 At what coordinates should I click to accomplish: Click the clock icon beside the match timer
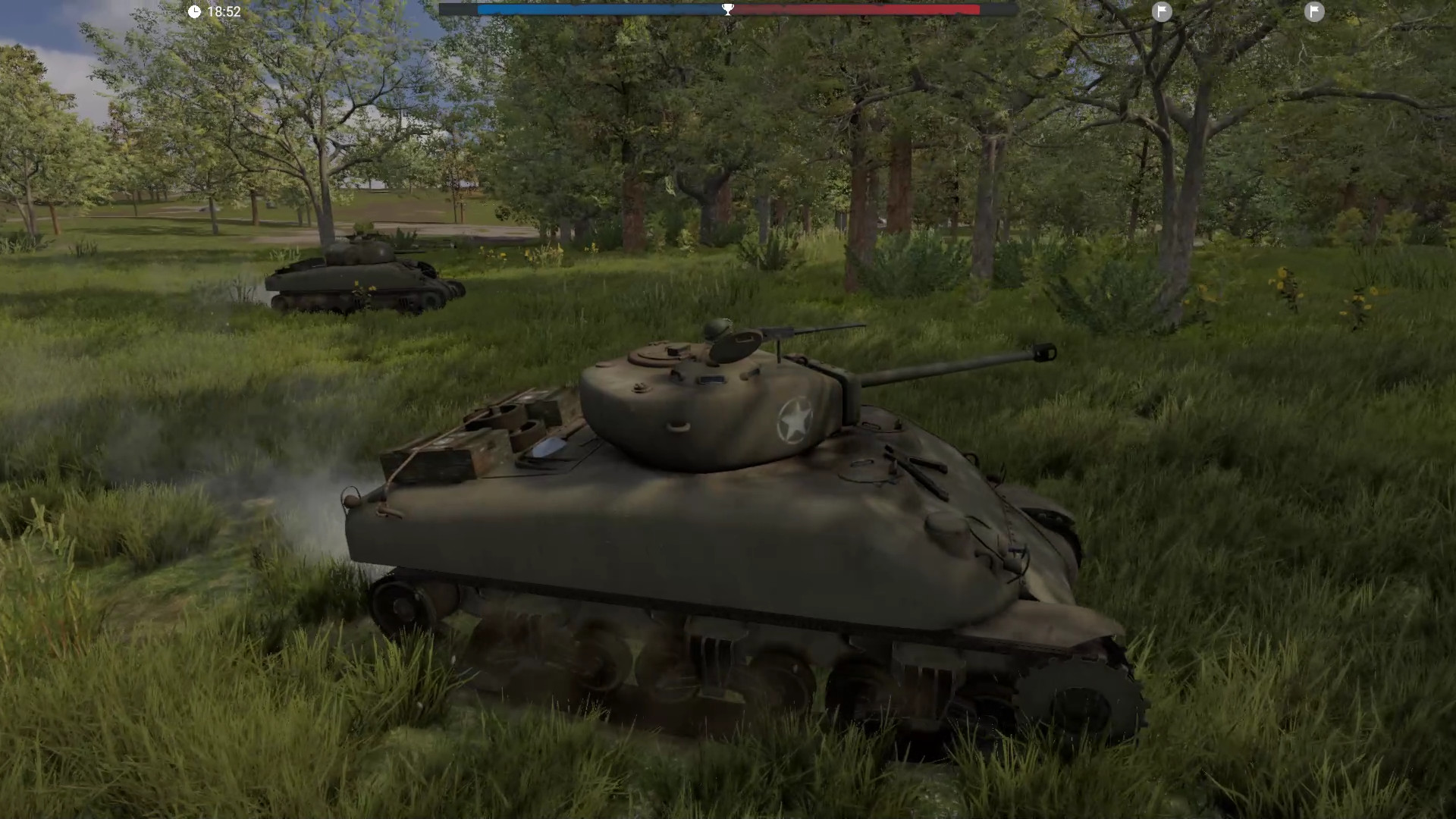click(x=194, y=11)
